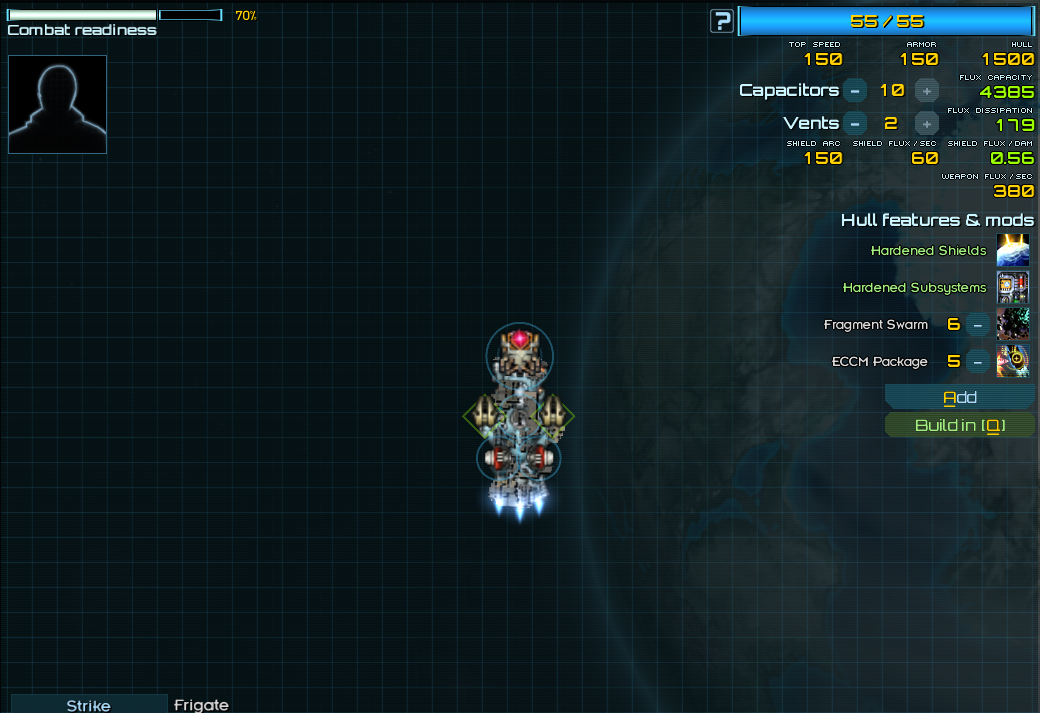Click the Strike variant label
The image size is (1040, 713).
click(89, 705)
